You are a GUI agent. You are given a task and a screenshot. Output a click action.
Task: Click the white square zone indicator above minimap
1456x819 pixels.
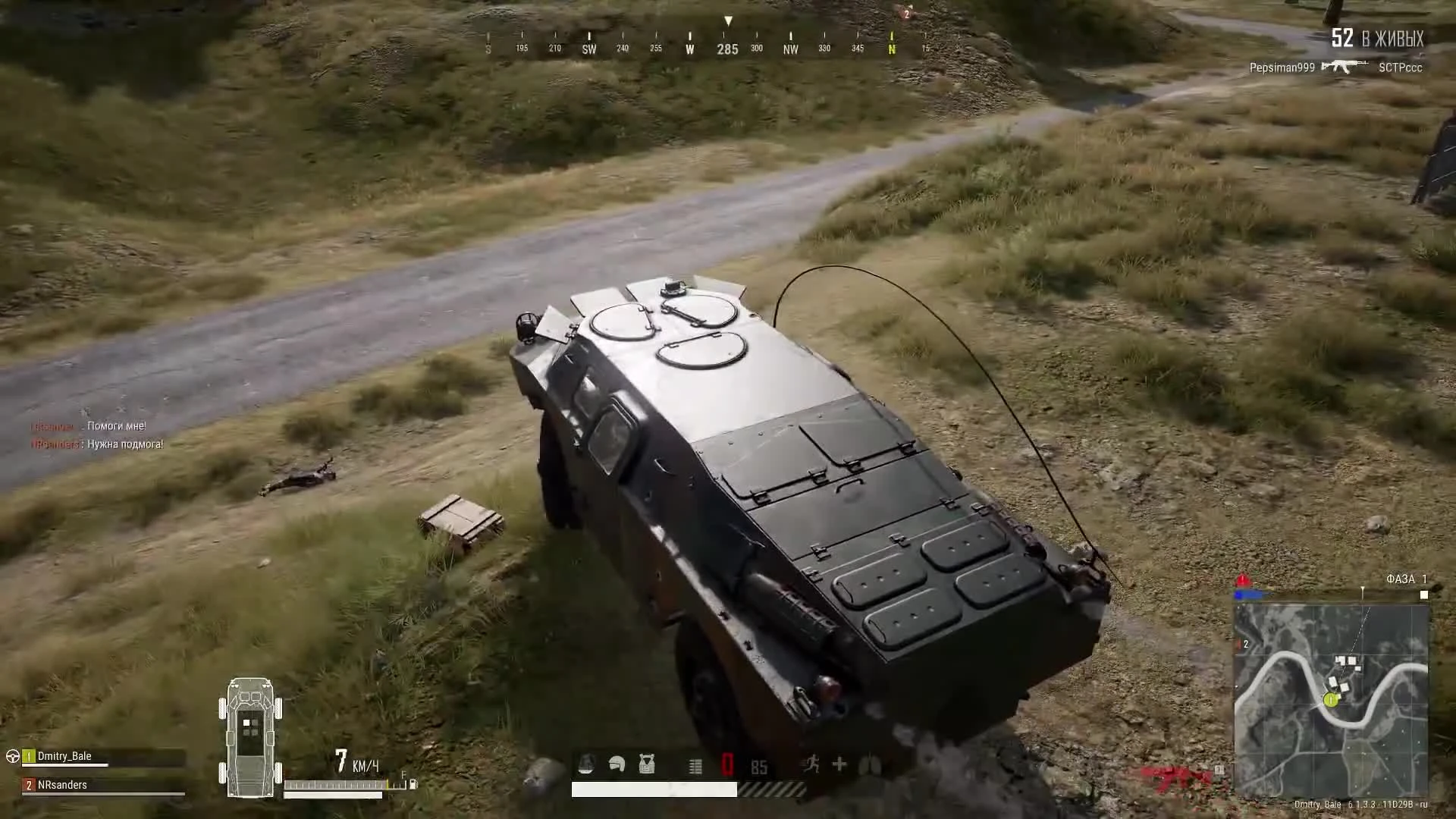click(1424, 595)
